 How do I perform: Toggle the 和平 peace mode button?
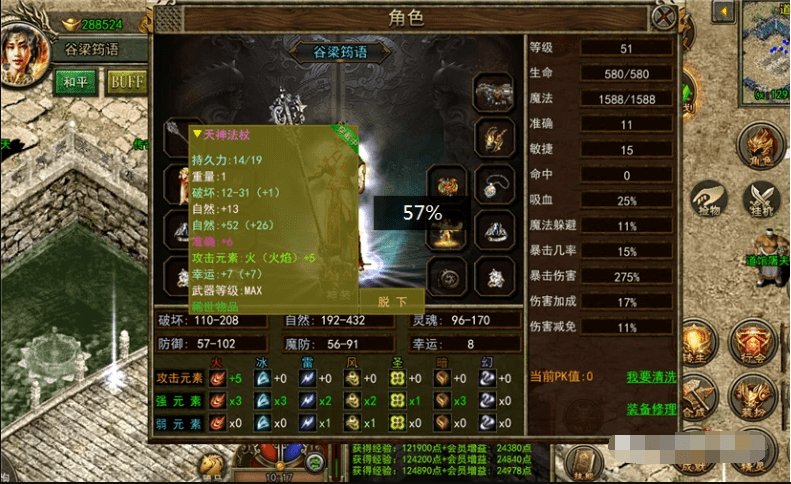(77, 82)
